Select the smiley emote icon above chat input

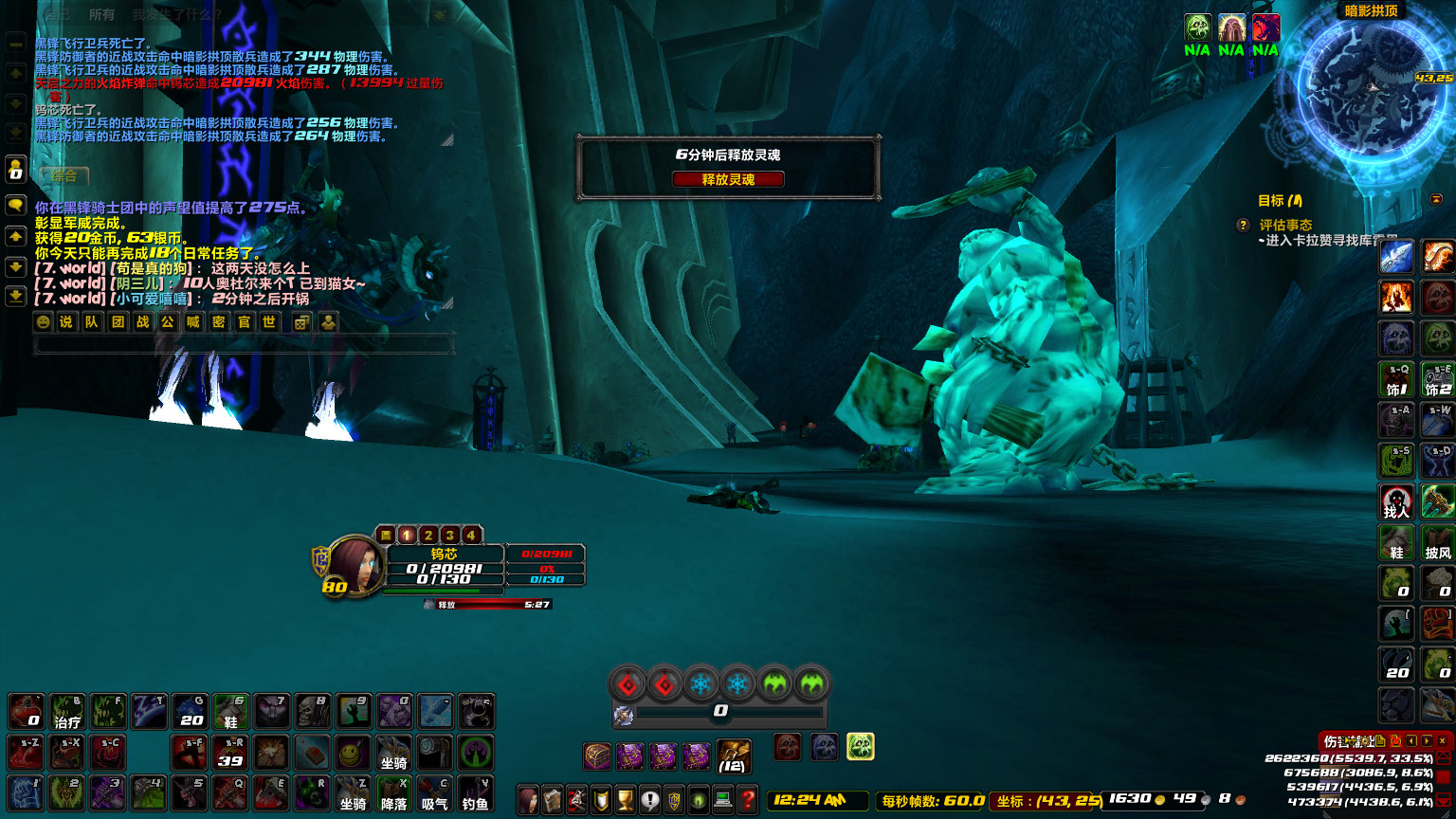pos(43,322)
